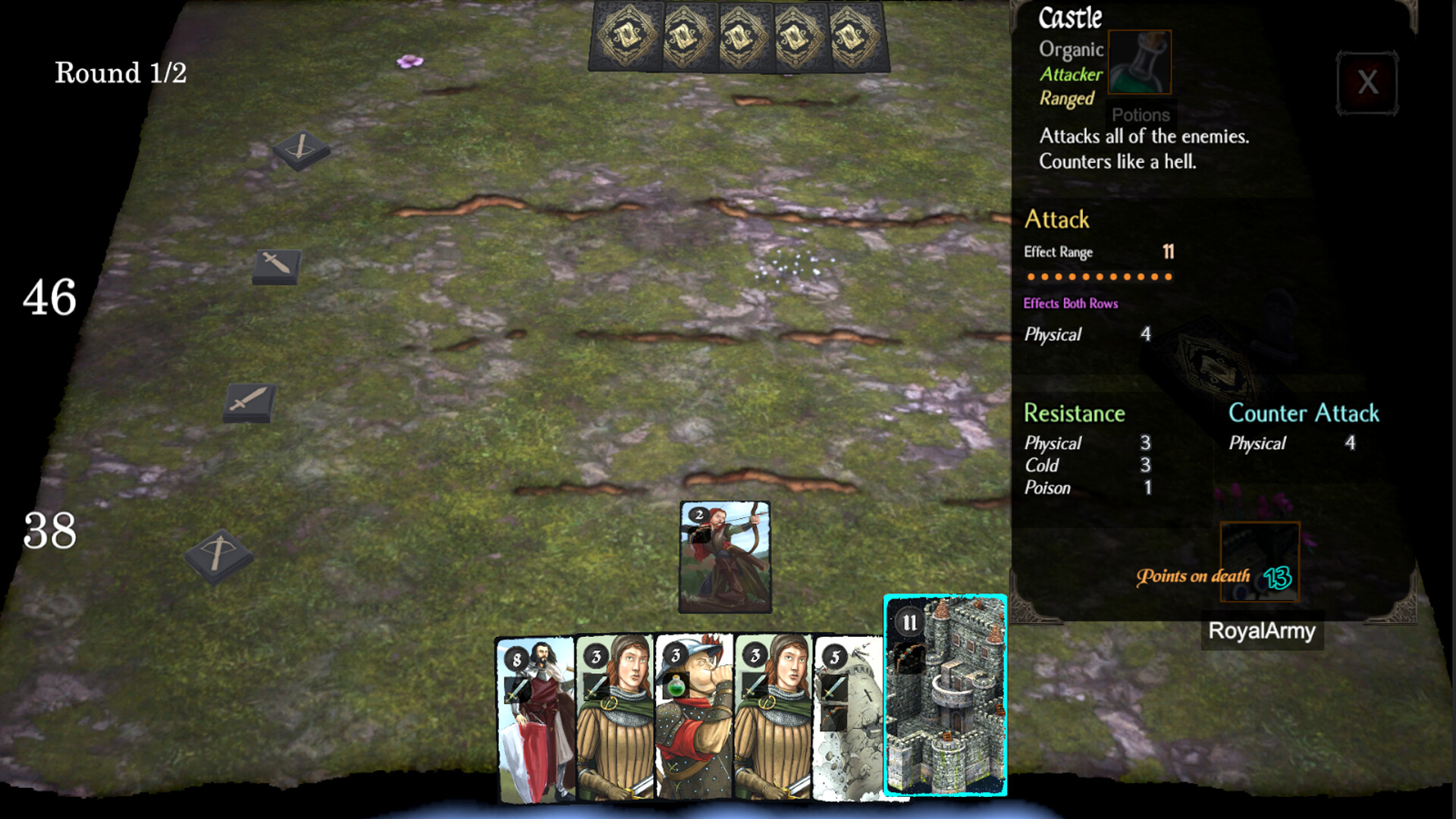Click the RoyalArmy deck icon above Points on death
The height and width of the screenshot is (819, 1456).
(x=1261, y=561)
